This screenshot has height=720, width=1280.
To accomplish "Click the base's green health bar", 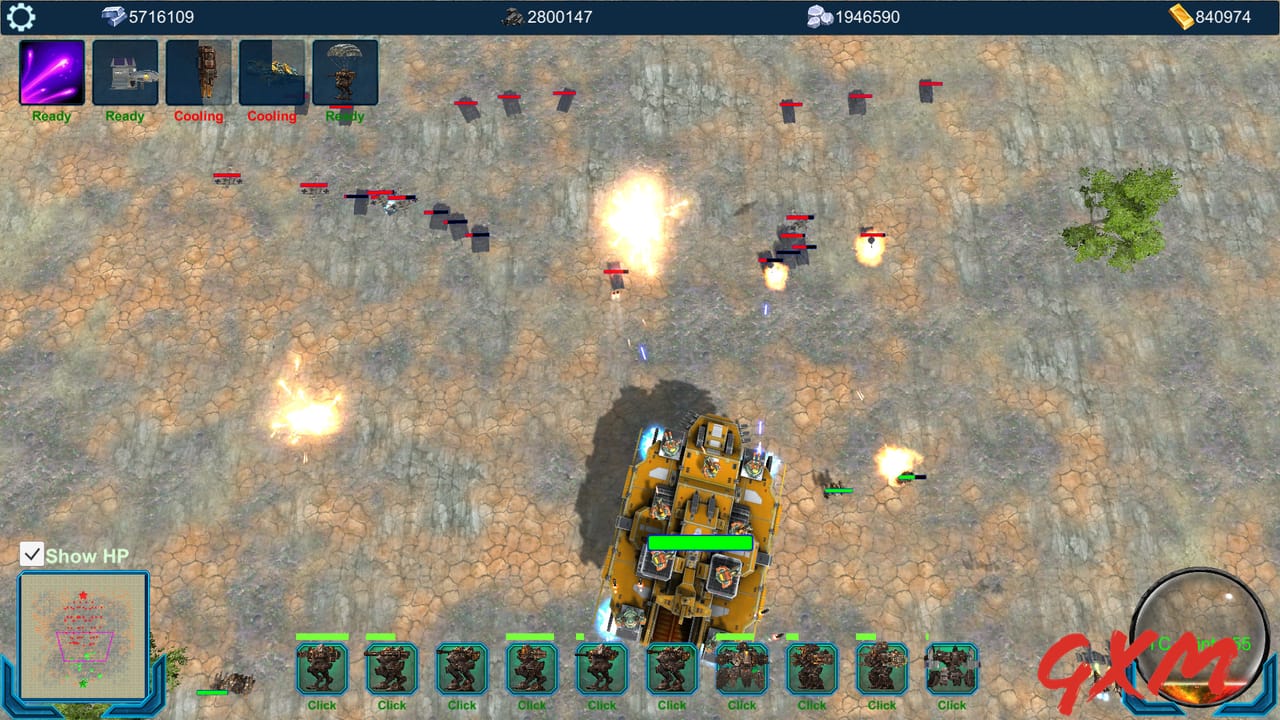I will click(698, 543).
